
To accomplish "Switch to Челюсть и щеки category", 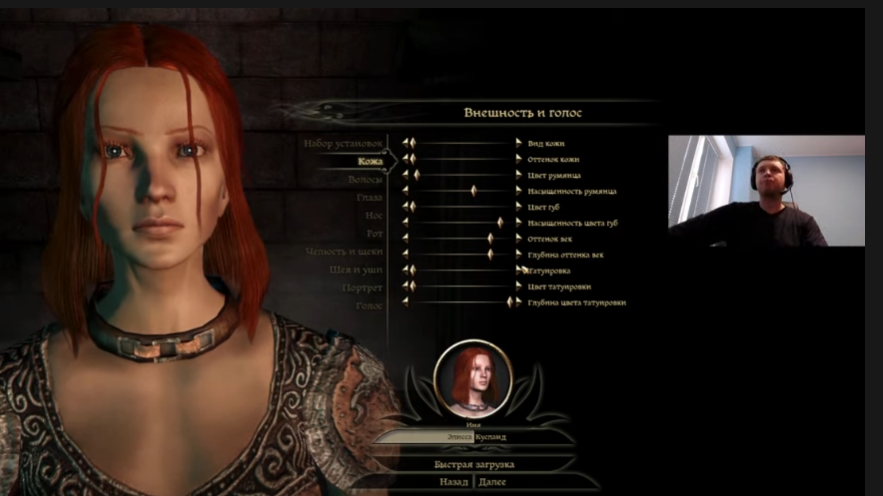I will click(x=344, y=251).
